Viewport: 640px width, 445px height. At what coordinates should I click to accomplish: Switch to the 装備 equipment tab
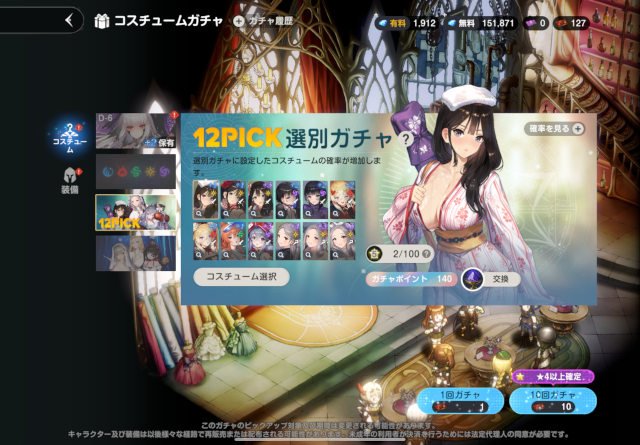pos(69,180)
